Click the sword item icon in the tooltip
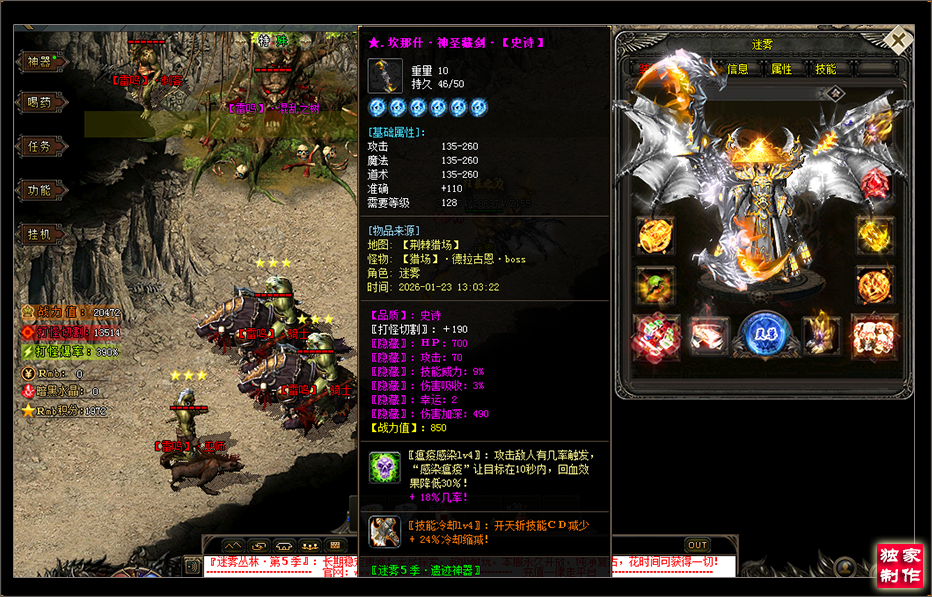 click(x=385, y=76)
